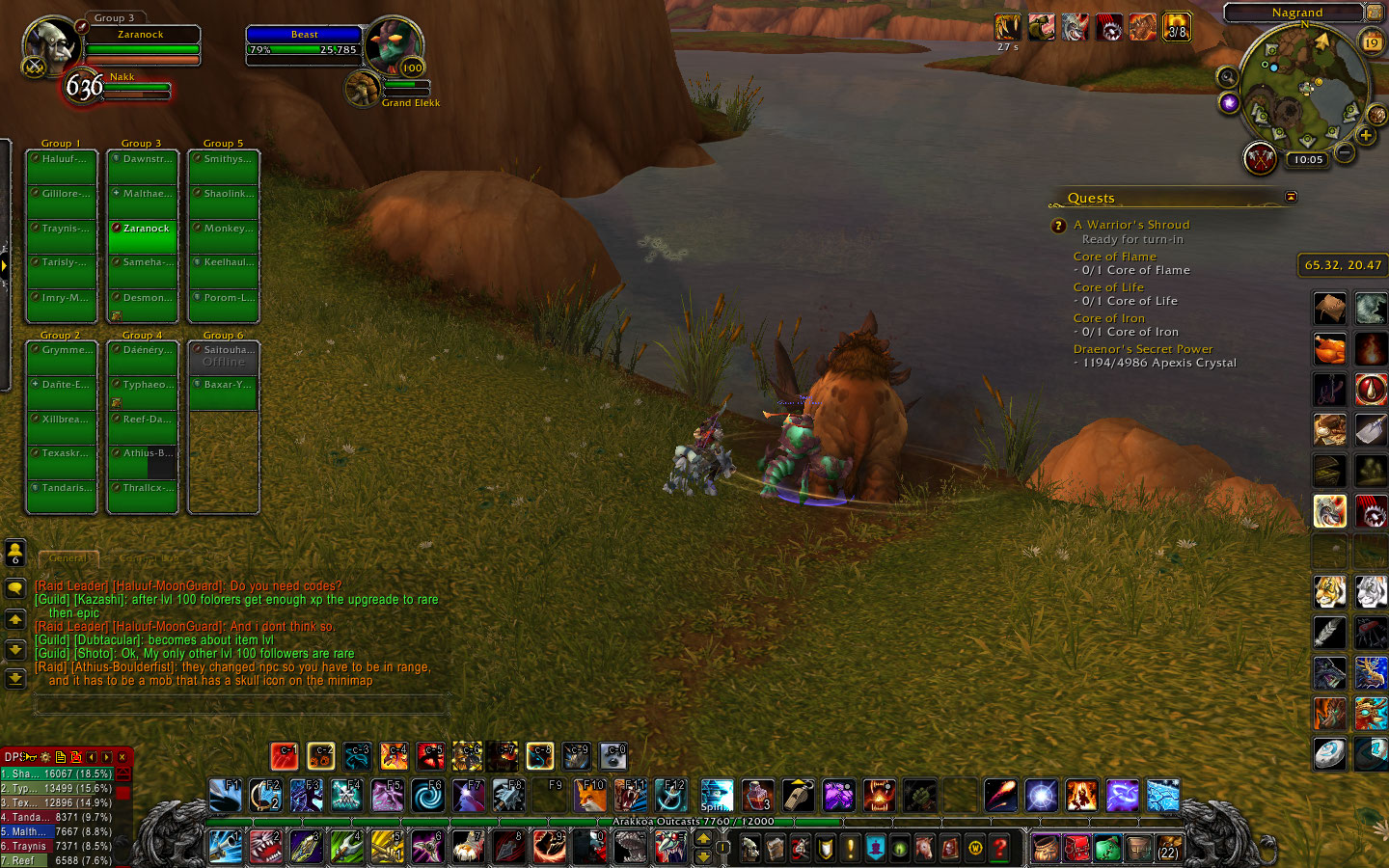Click the crossed-axes battleground icon below the minimap
1389x868 pixels.
[1260, 158]
